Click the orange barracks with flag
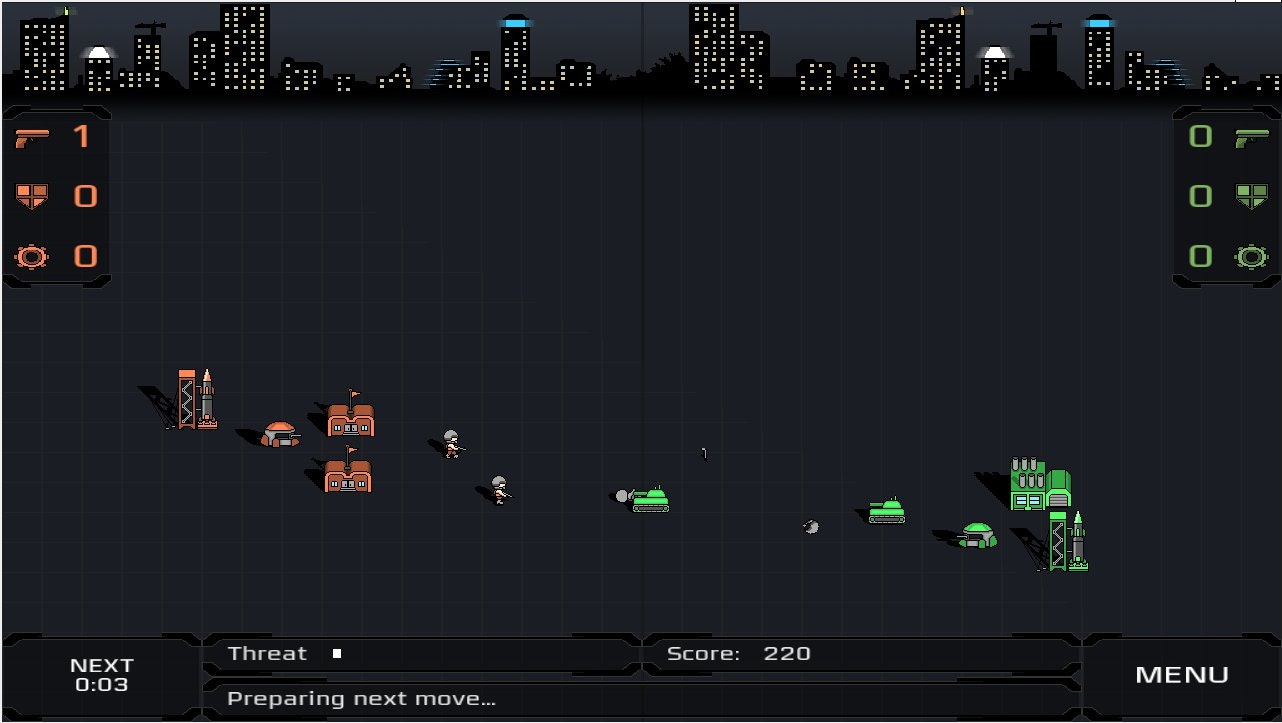 click(x=350, y=420)
